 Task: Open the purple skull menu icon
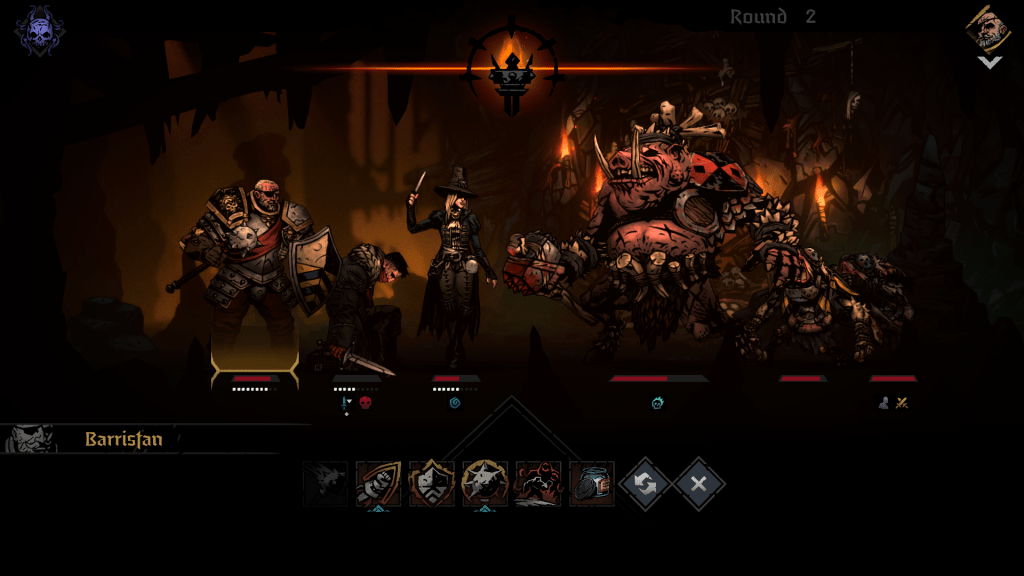[x=39, y=29]
